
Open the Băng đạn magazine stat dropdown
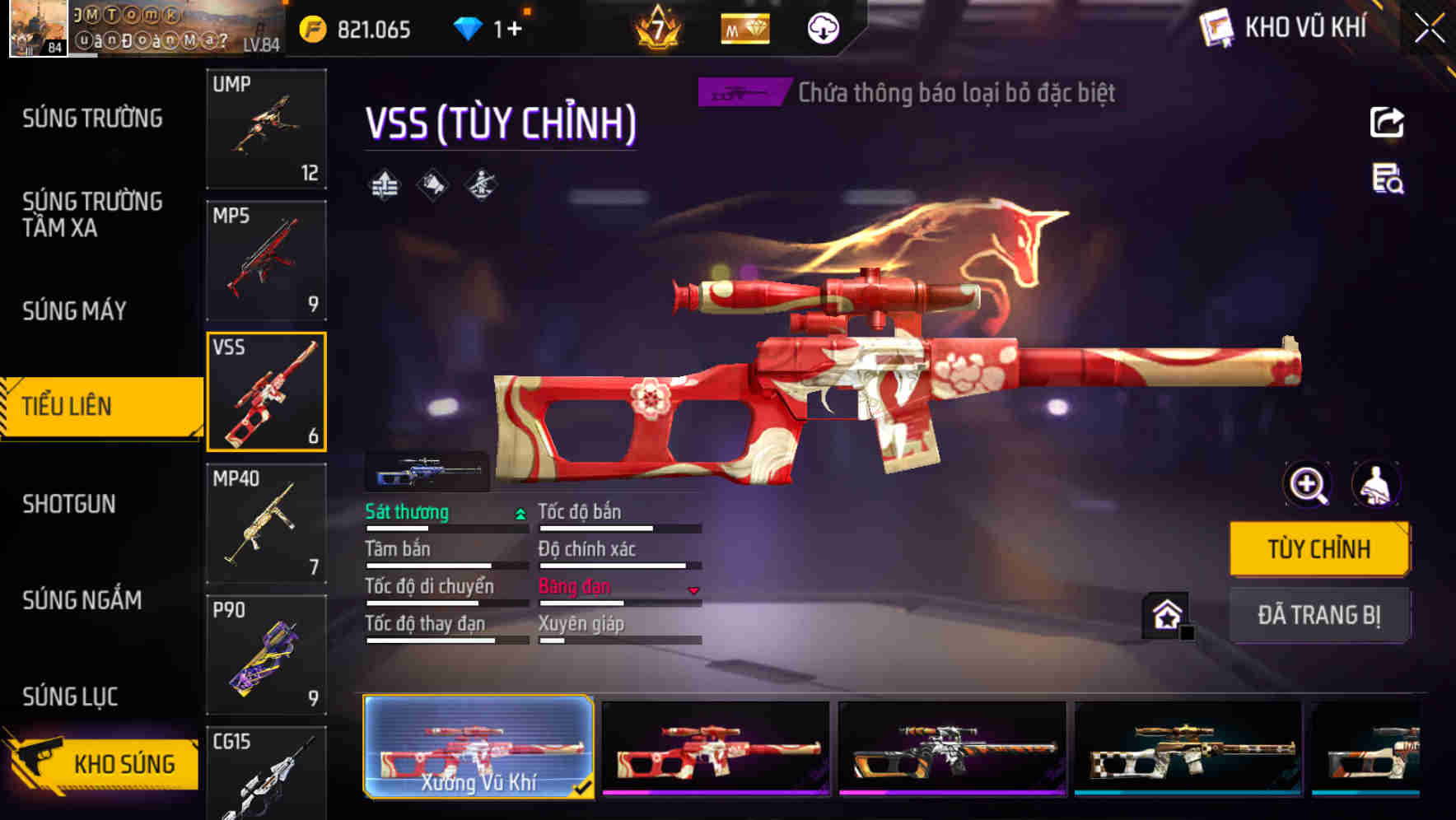point(693,589)
